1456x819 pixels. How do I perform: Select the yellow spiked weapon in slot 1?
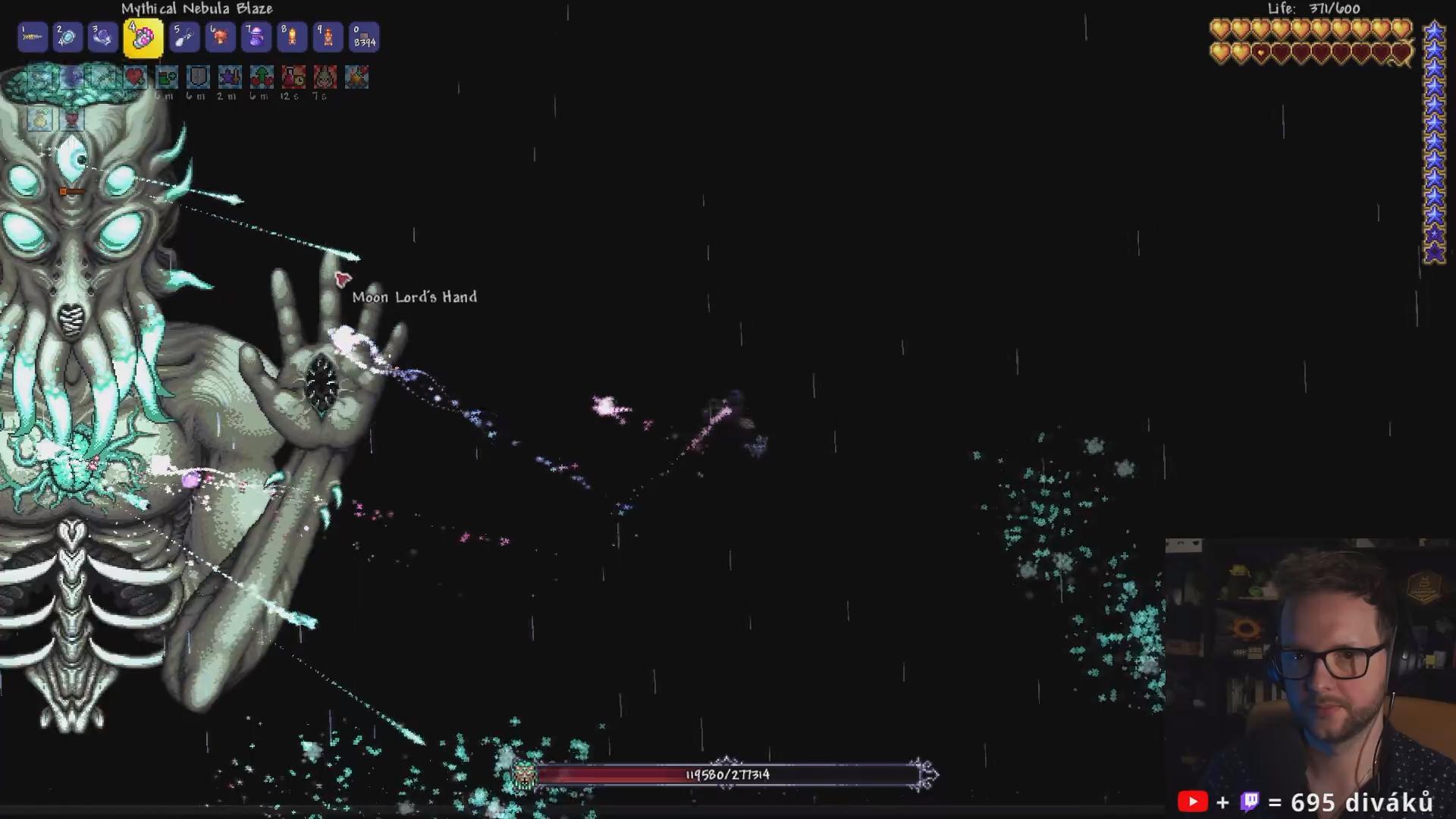point(33,37)
